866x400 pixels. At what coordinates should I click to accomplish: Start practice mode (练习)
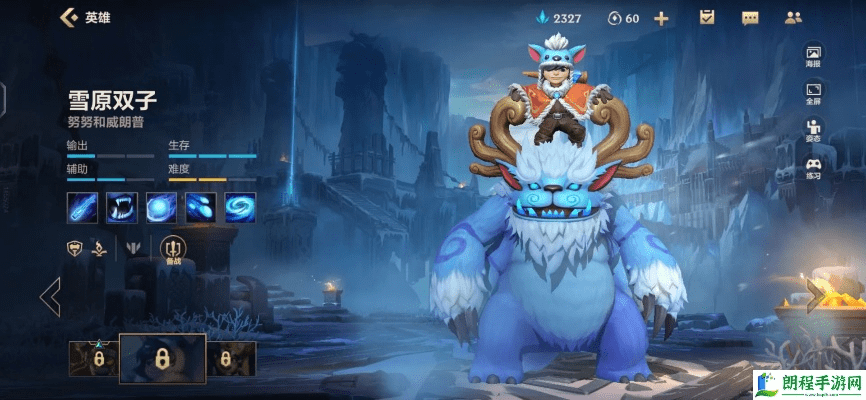(x=813, y=167)
